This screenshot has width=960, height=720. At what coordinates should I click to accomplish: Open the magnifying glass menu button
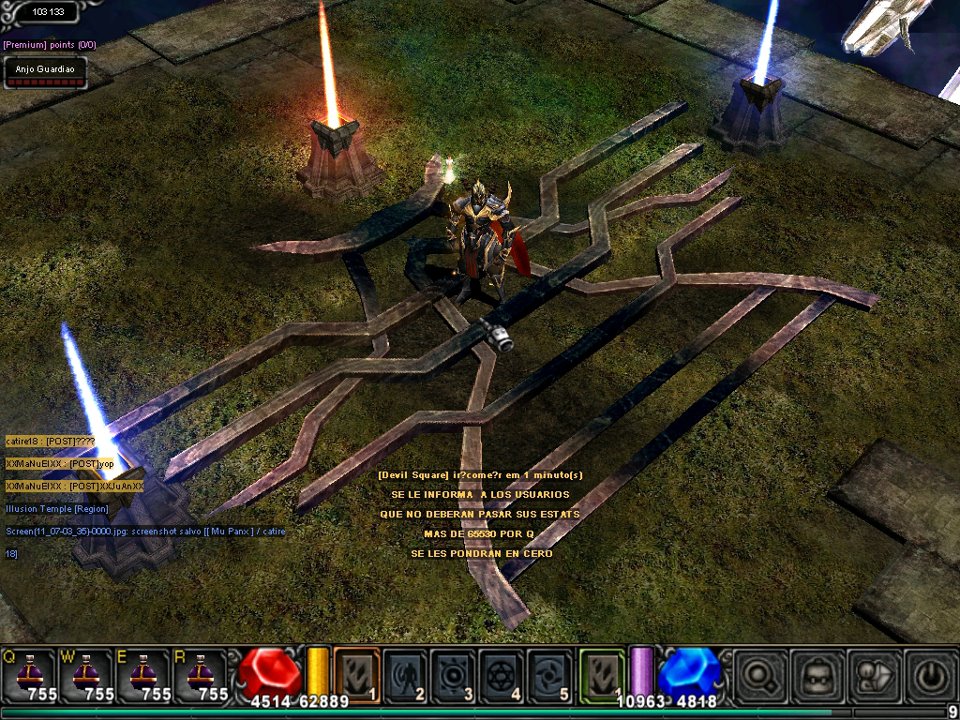pos(759,676)
